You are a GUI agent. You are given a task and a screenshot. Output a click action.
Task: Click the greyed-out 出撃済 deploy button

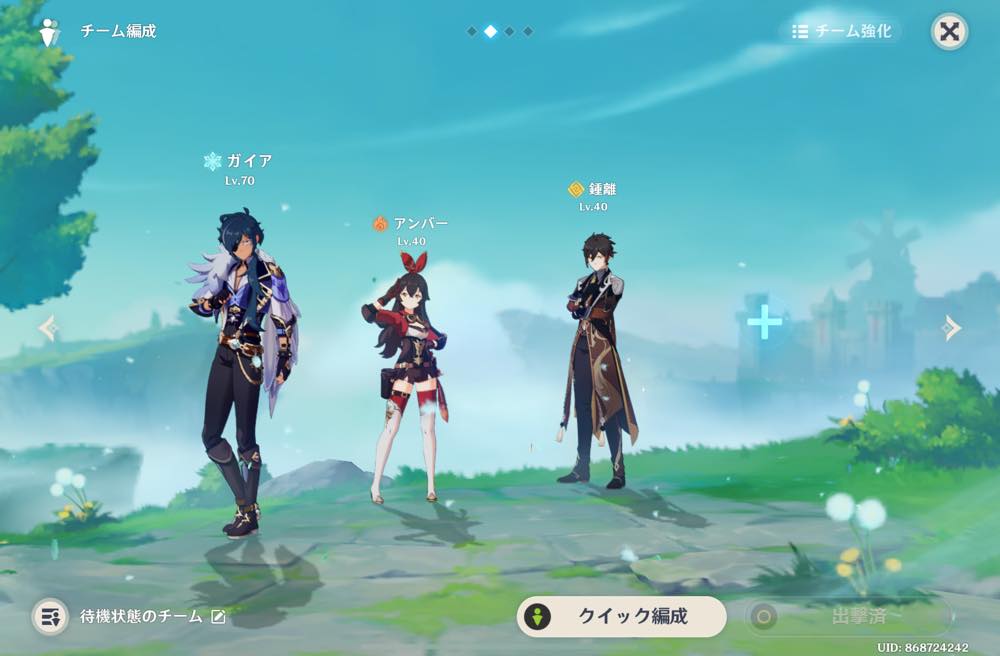pyautogui.click(x=848, y=616)
